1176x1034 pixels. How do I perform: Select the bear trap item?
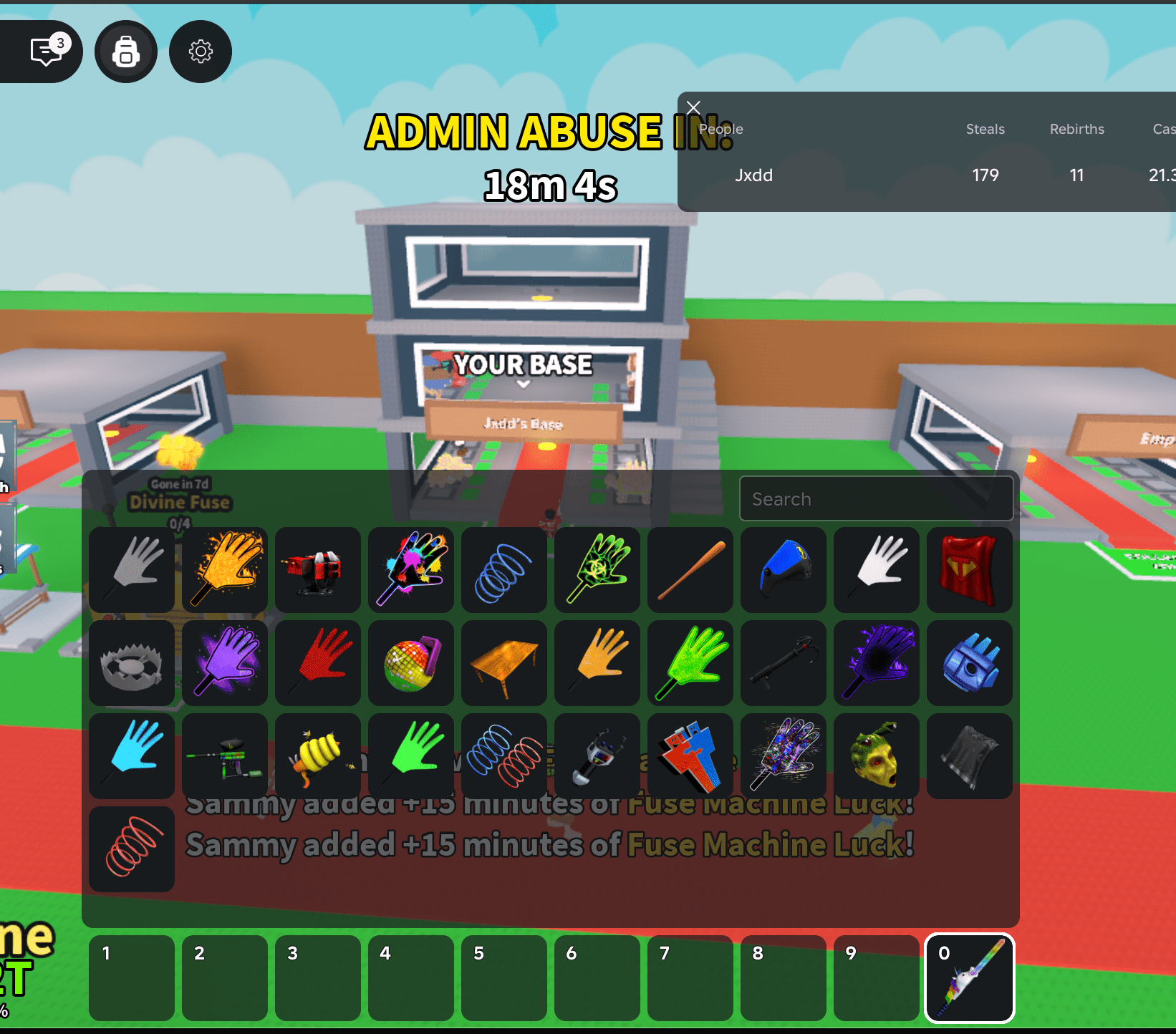point(132,663)
